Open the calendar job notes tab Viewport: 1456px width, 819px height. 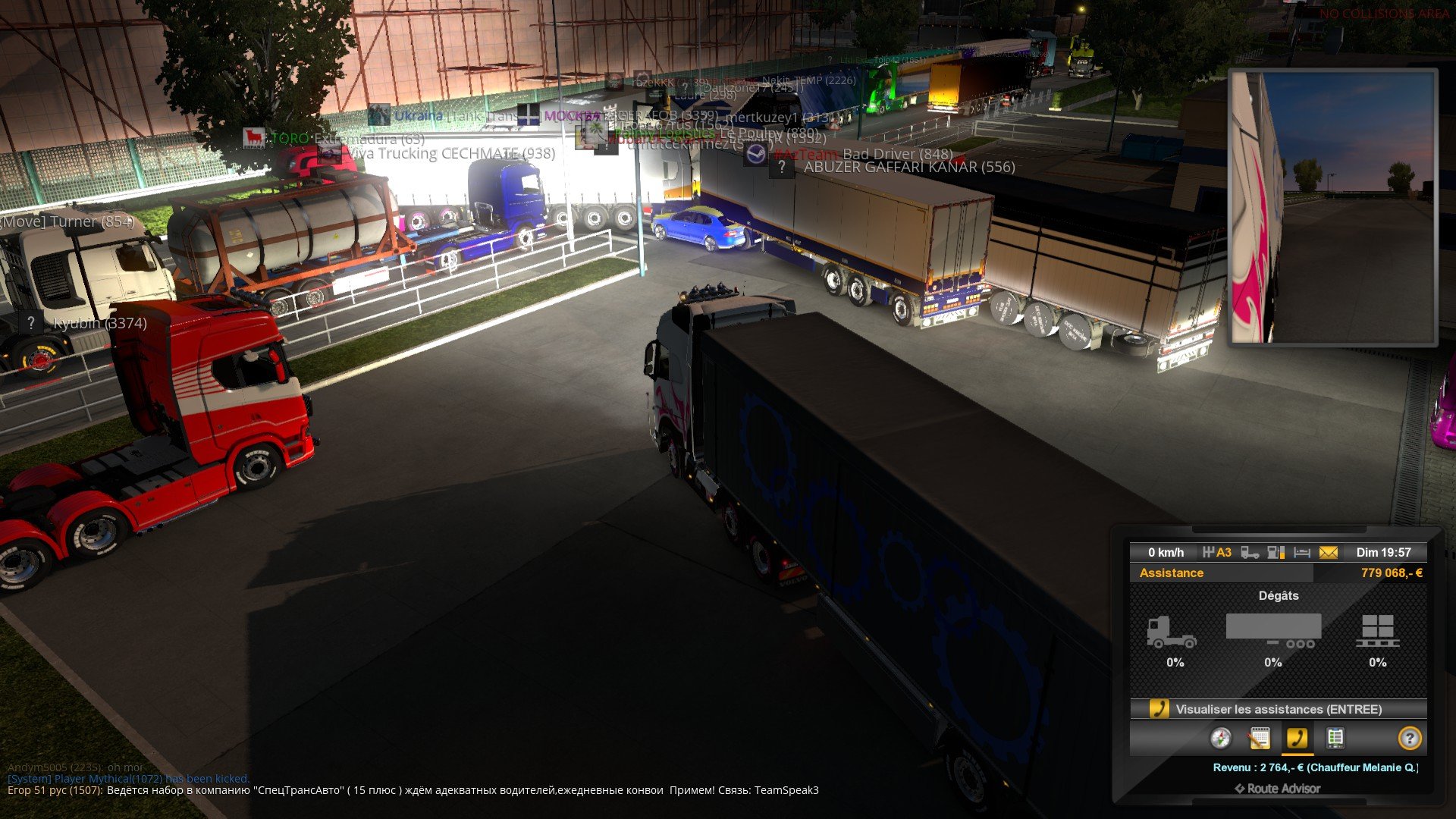1259,738
